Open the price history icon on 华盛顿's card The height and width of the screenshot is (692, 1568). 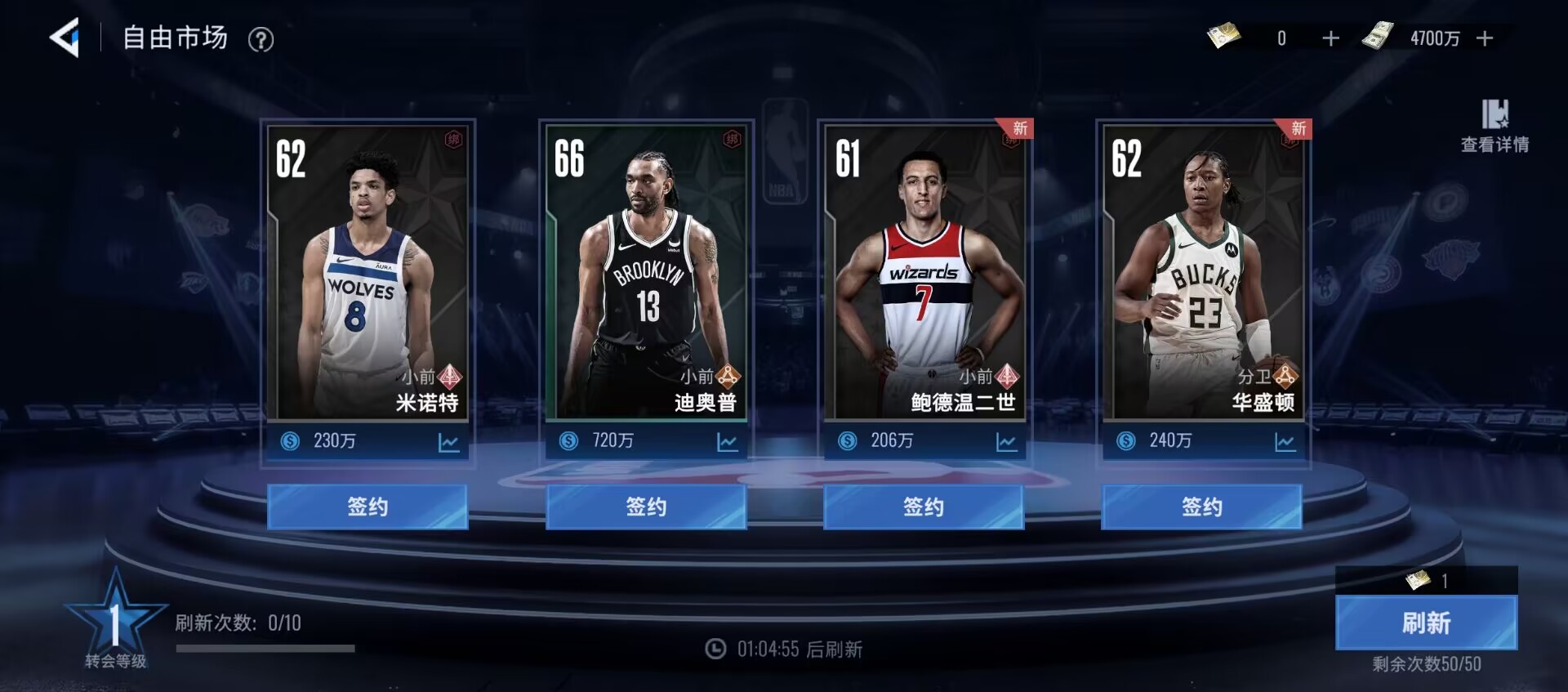point(1285,442)
